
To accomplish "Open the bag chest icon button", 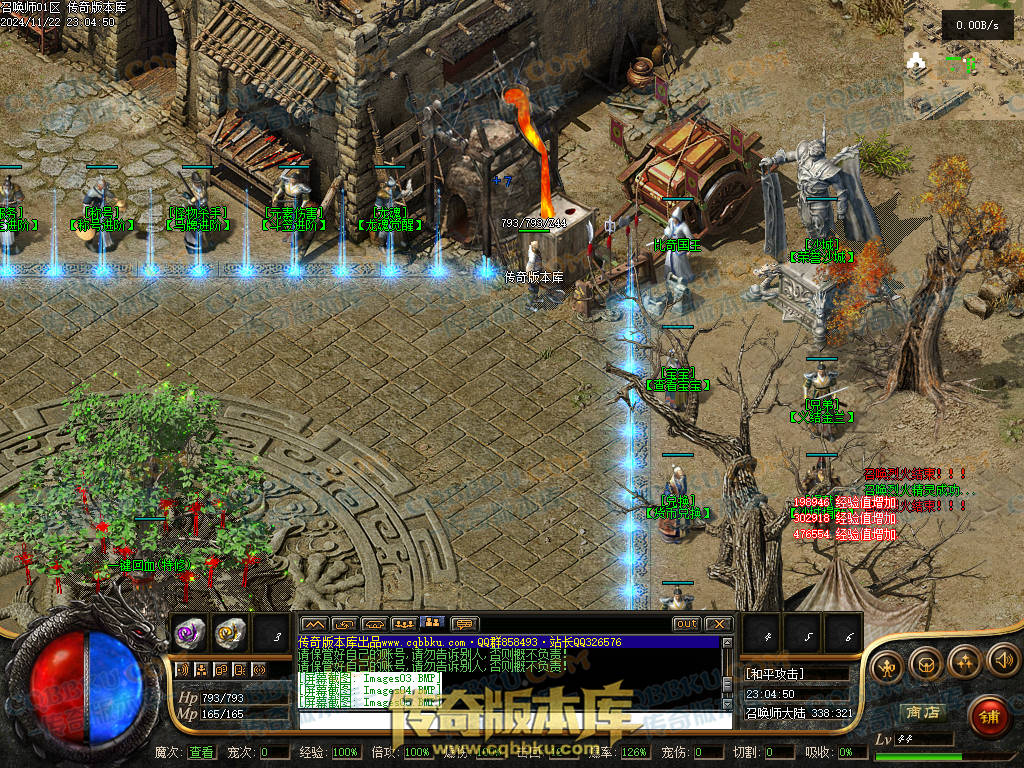I will [926, 662].
